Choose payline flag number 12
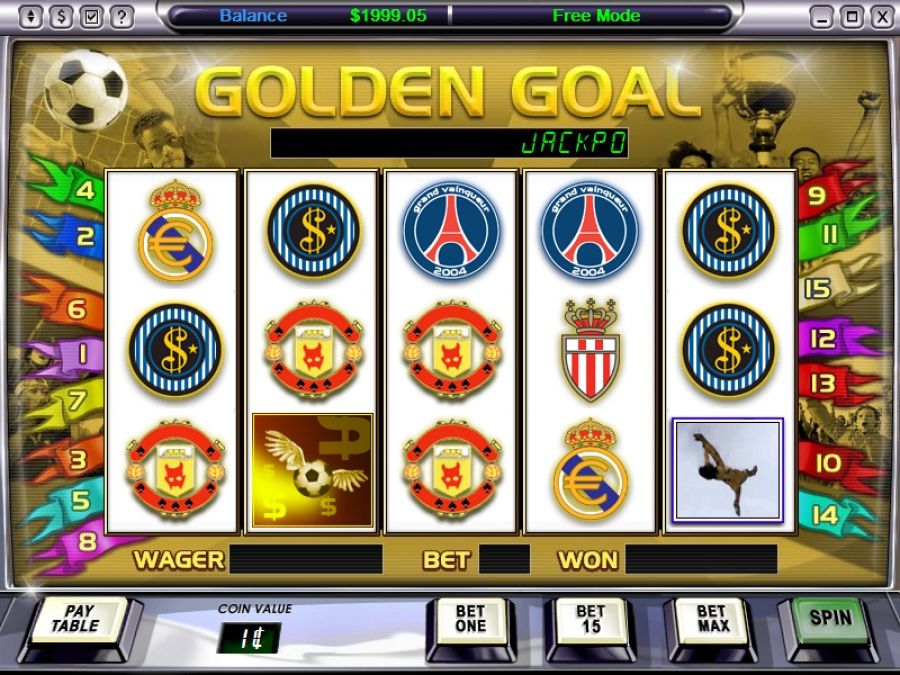This screenshot has width=900, height=675. (x=822, y=340)
